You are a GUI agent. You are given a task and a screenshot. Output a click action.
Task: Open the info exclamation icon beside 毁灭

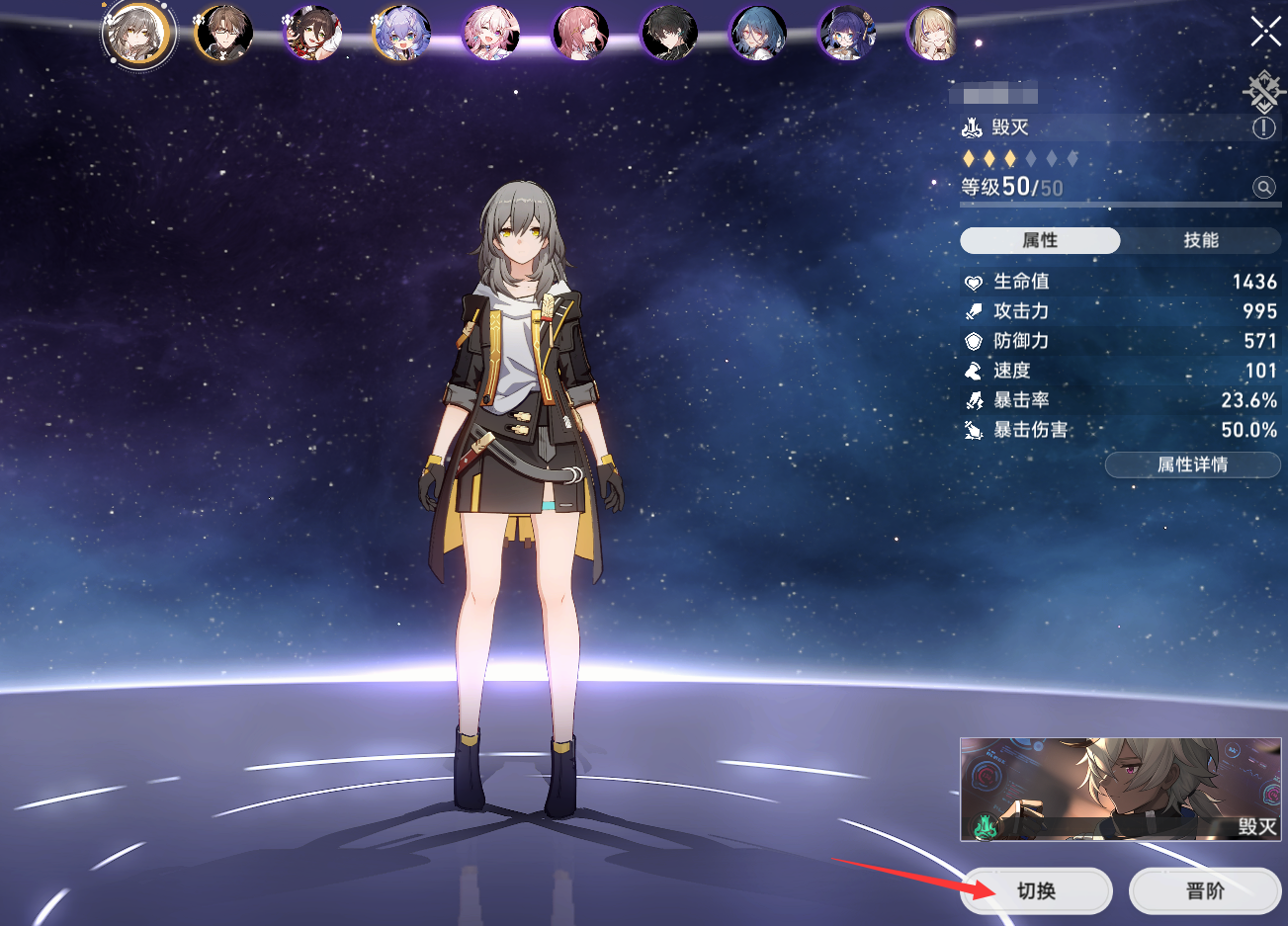click(x=1263, y=126)
